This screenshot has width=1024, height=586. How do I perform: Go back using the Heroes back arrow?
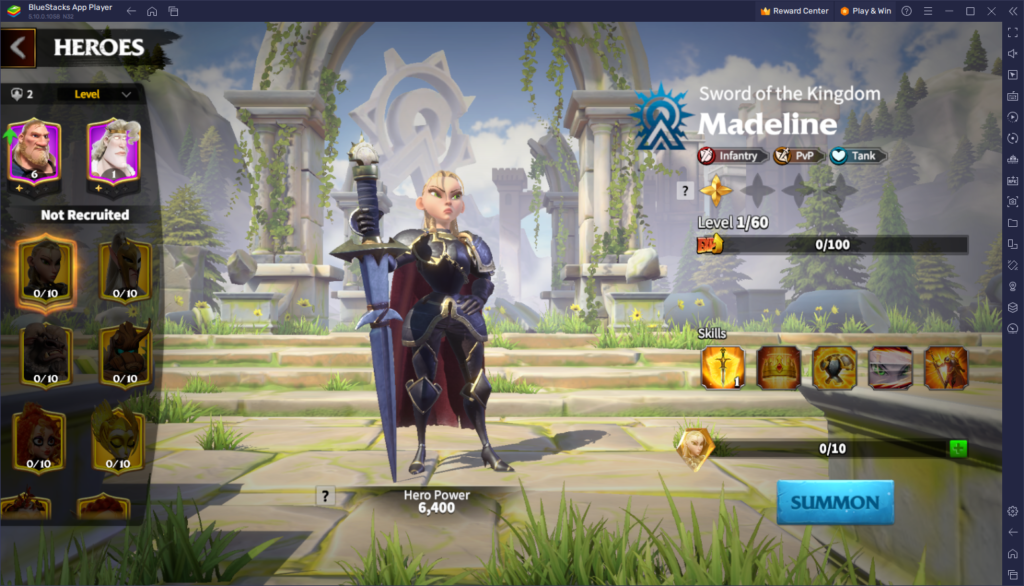[19, 47]
